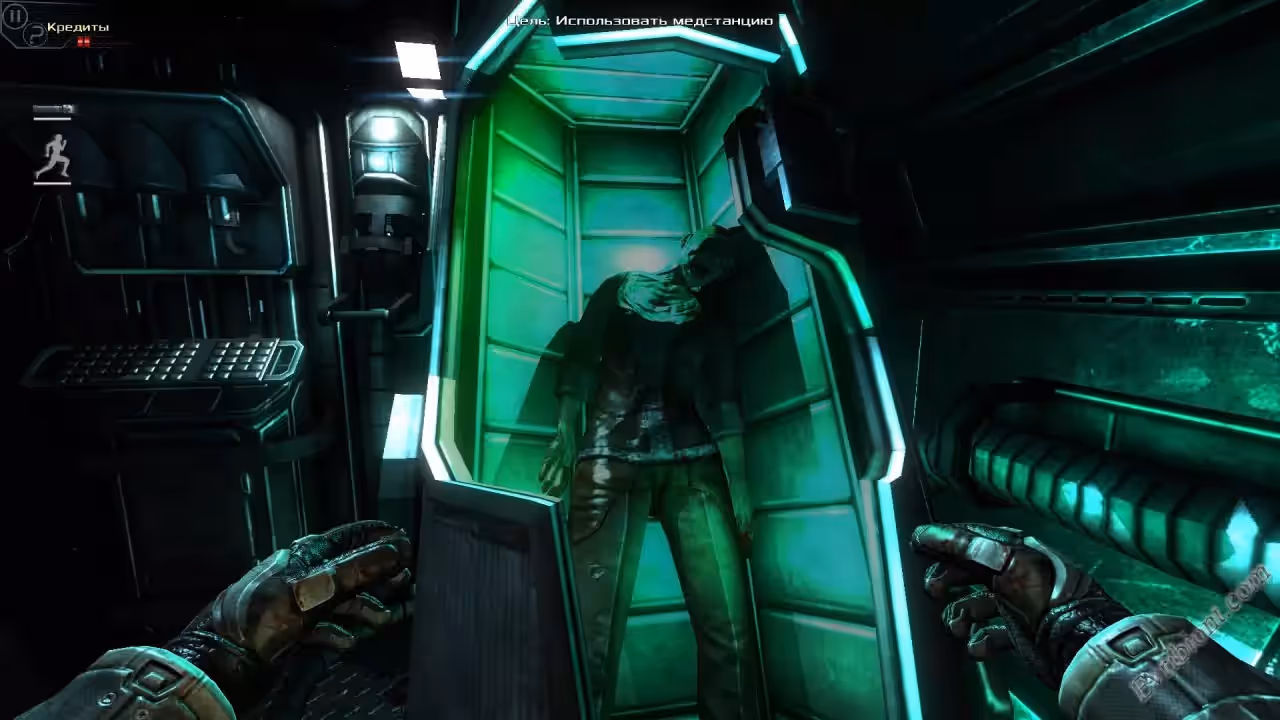Screen dimensions: 1280x720
Task: Pause the game with the pause button
Action: tap(15, 16)
